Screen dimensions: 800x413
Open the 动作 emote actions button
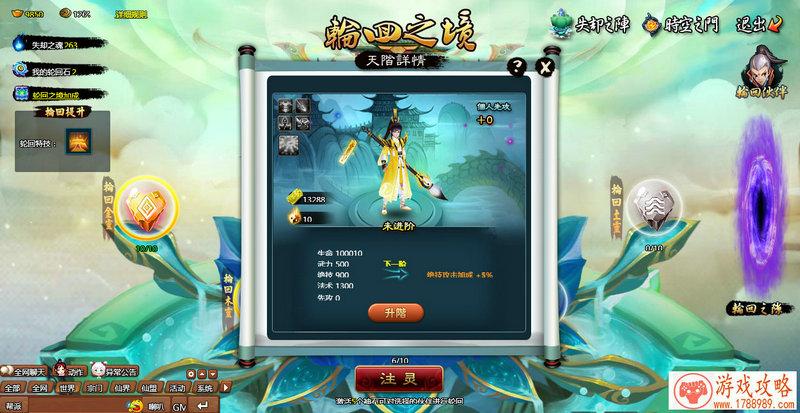click(70, 371)
